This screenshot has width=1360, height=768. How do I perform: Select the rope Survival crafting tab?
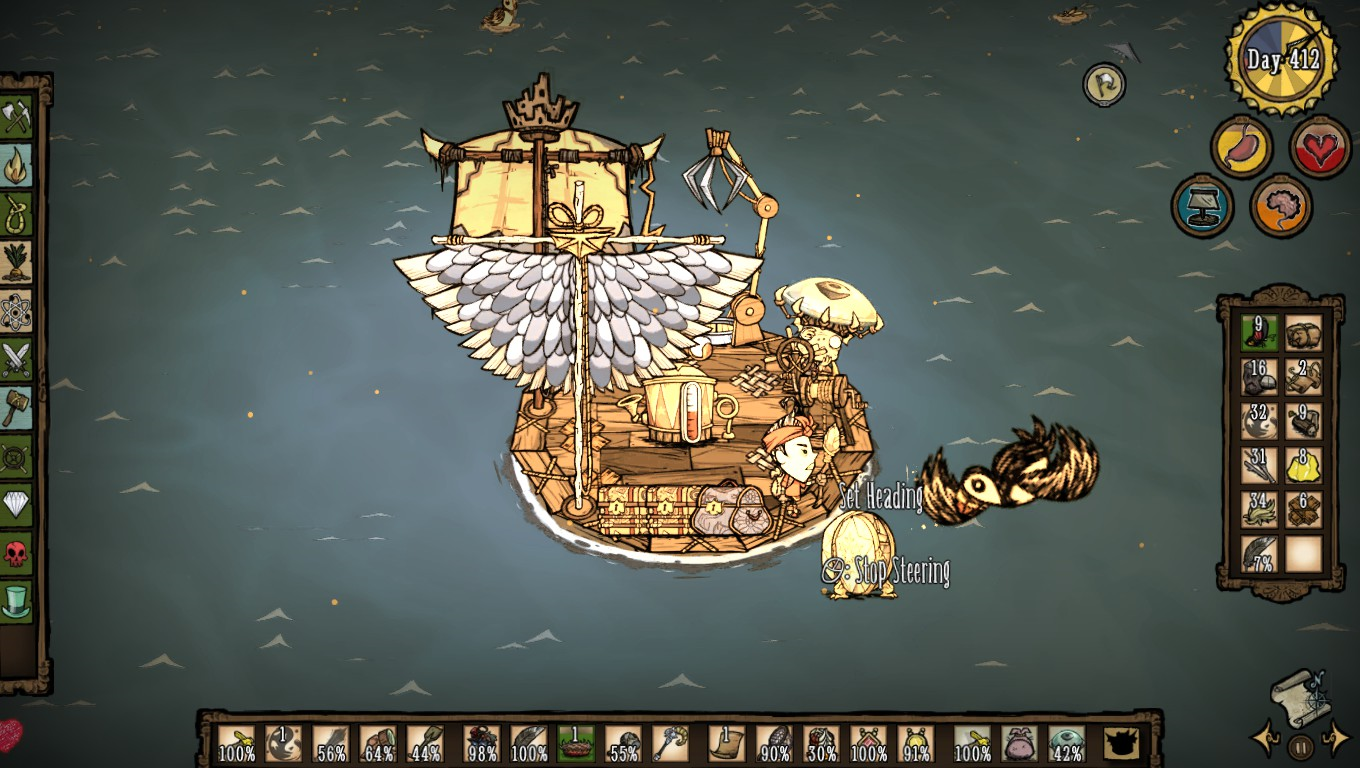[16, 214]
